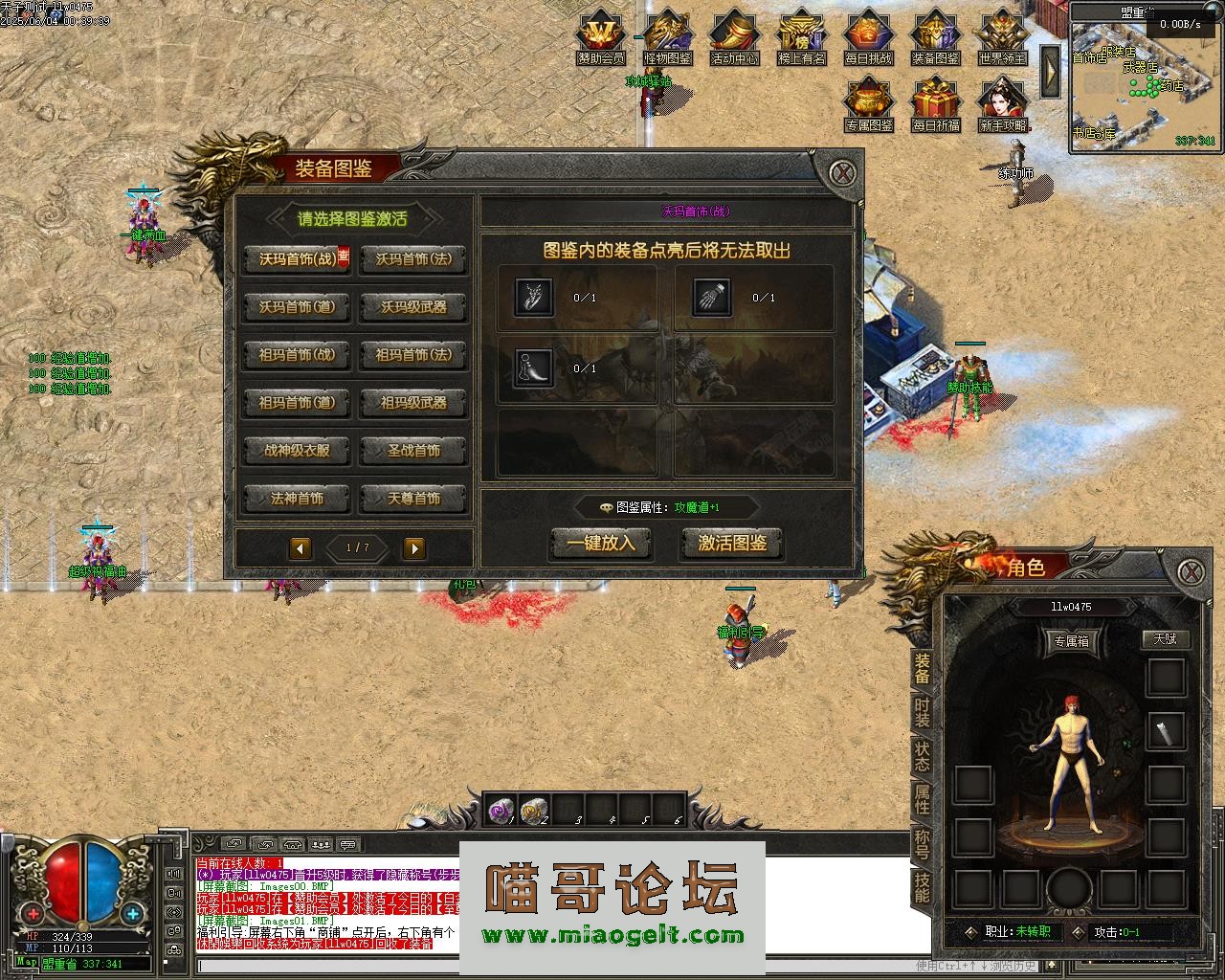Viewport: 1225px width, 980px height.
Task: Open the 新手攻略 beginner guide icon
Action: pyautogui.click(x=1003, y=105)
